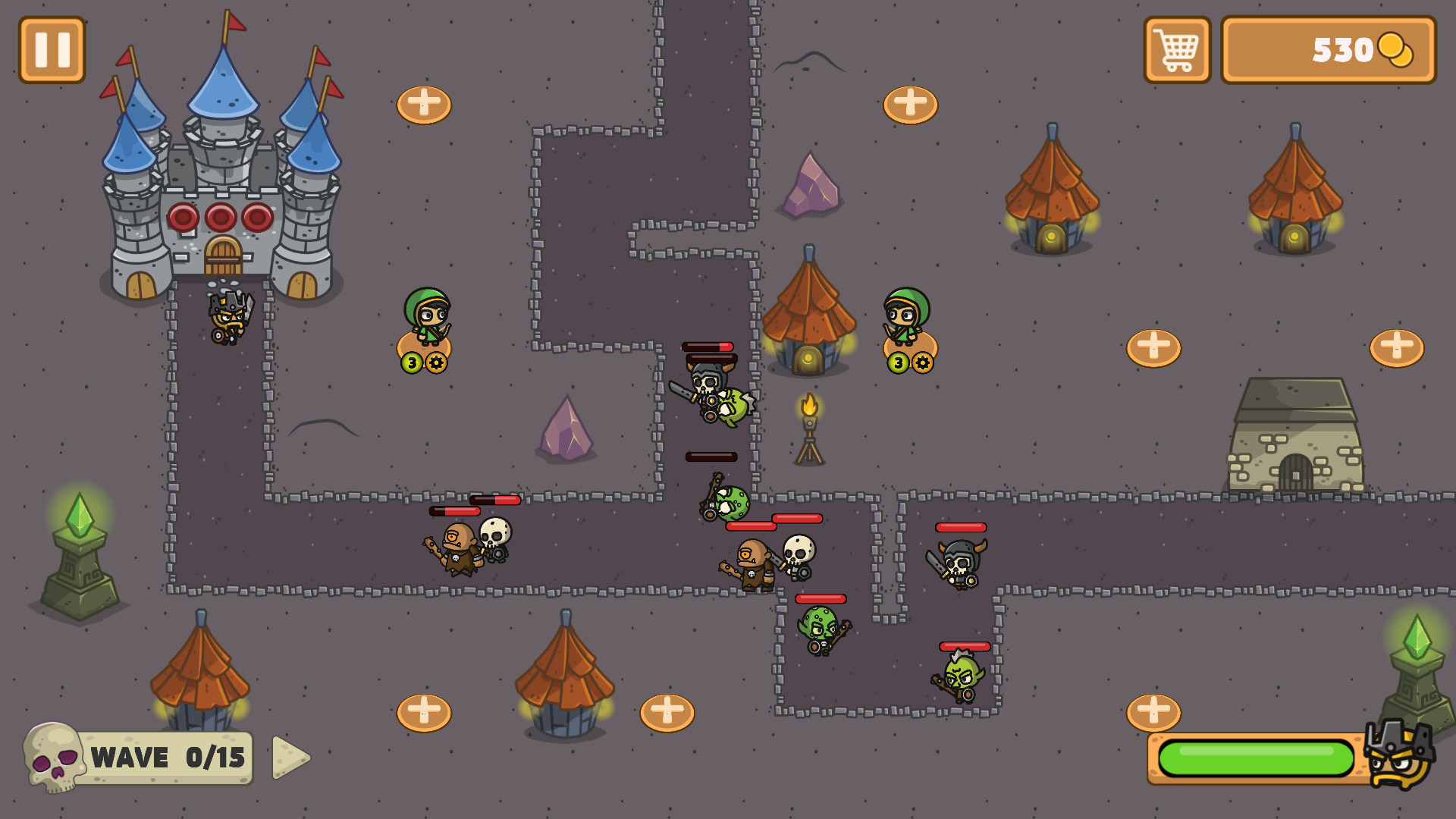Select the knight hero near the castle gate

(x=230, y=318)
